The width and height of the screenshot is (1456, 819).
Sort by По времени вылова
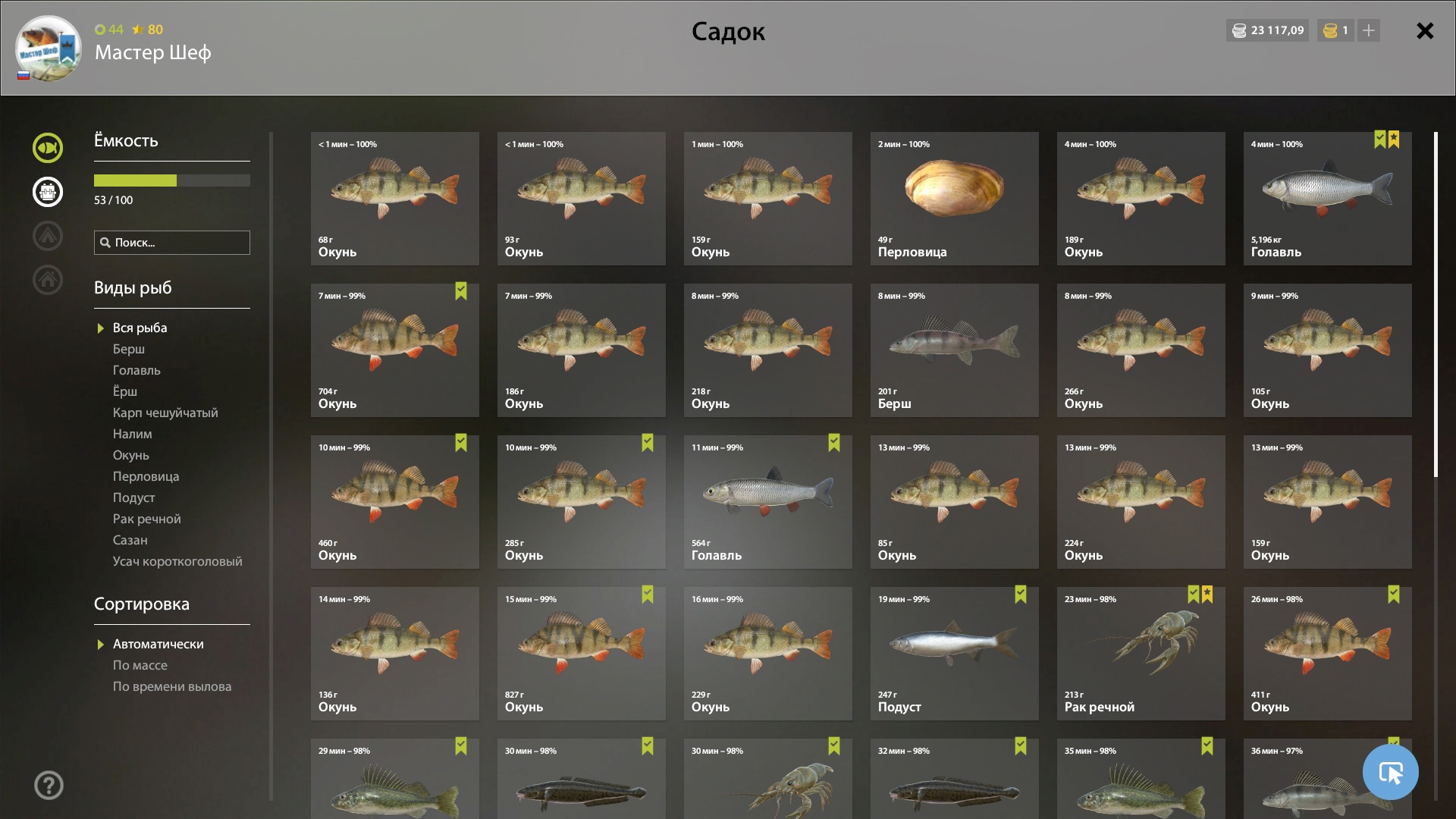[172, 686]
